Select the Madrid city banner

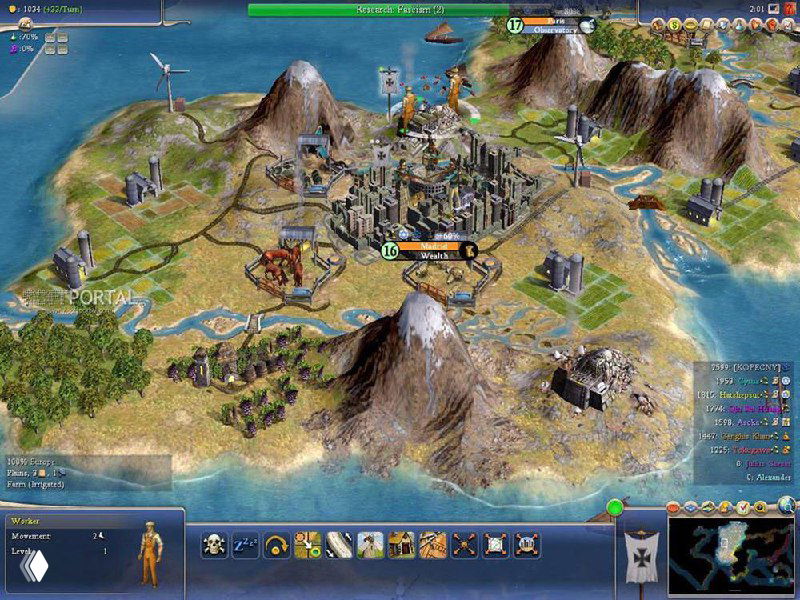pyautogui.click(x=432, y=250)
